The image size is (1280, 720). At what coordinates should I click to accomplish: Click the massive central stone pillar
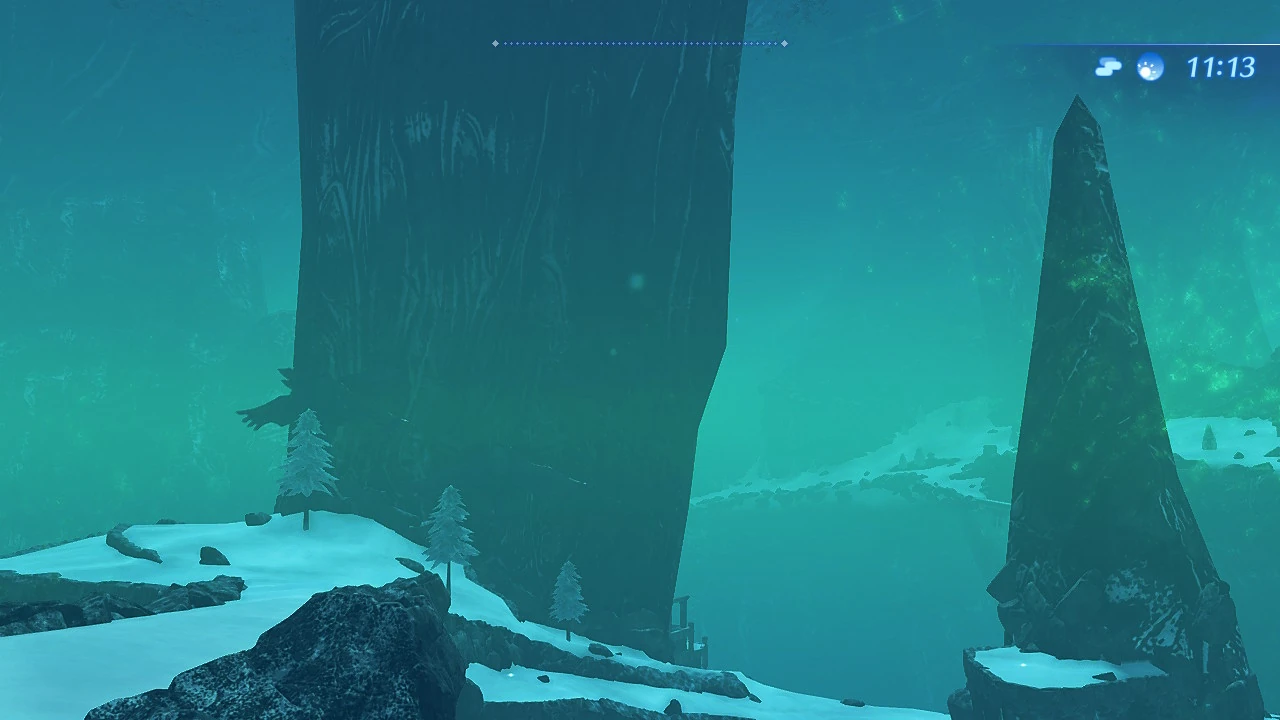pyautogui.click(x=500, y=300)
